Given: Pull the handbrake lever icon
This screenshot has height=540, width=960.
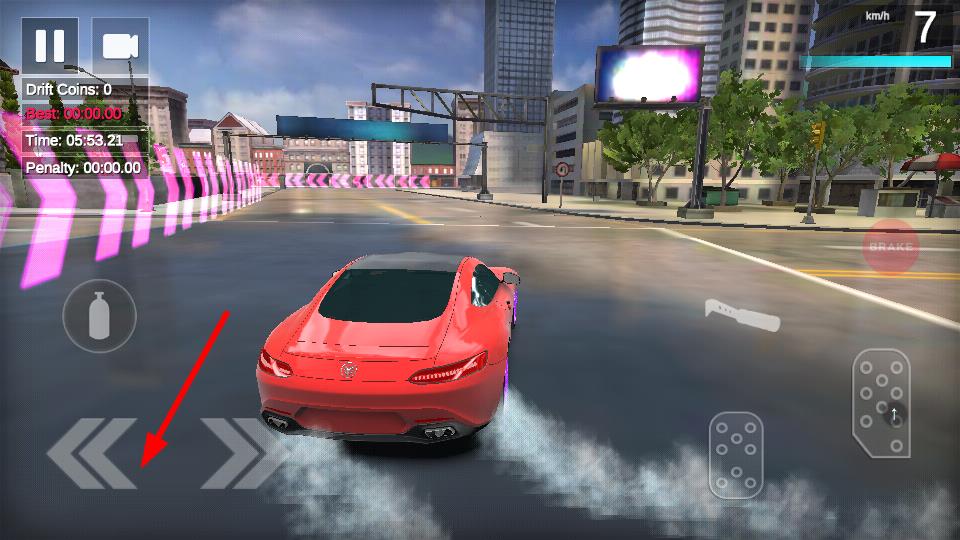Looking at the screenshot, I should (741, 314).
